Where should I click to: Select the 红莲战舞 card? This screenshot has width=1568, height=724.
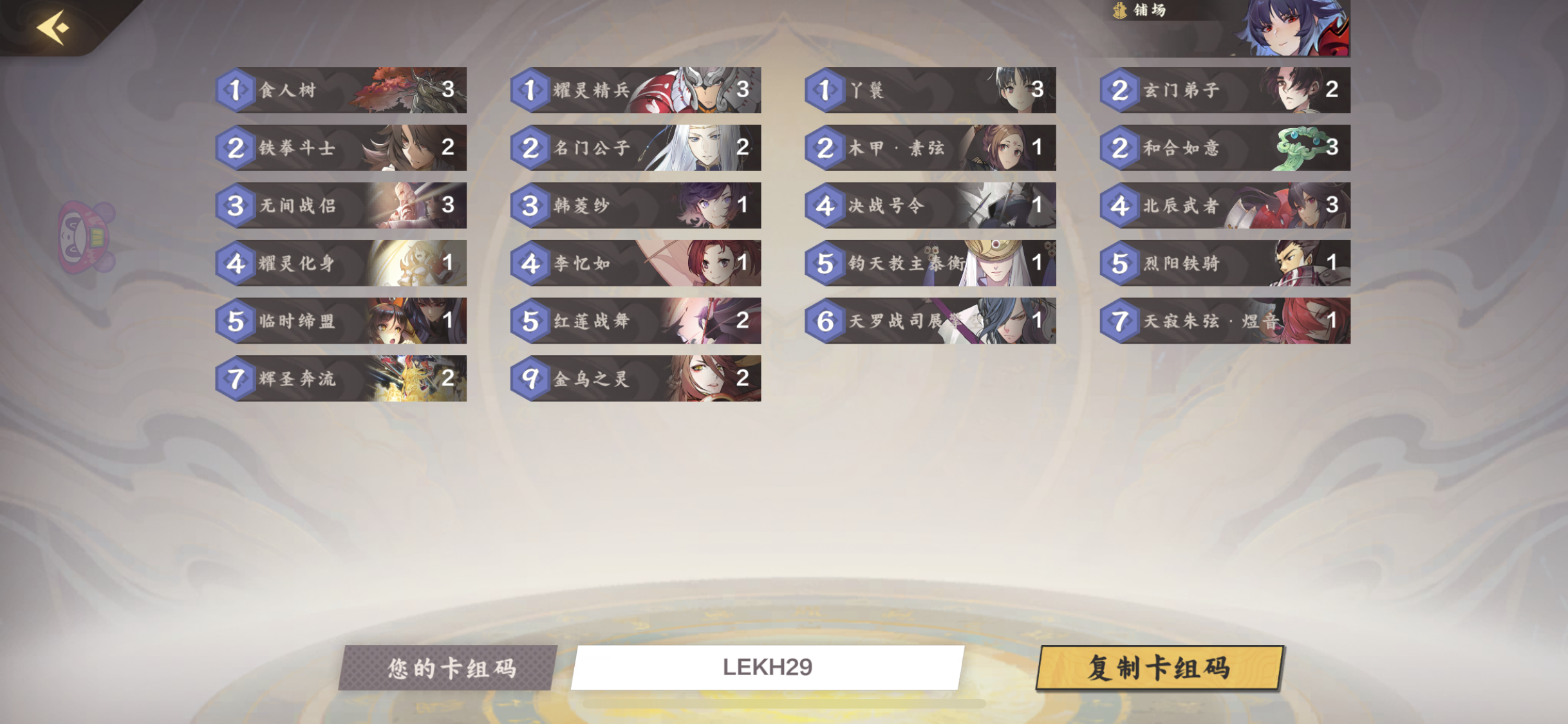636,322
